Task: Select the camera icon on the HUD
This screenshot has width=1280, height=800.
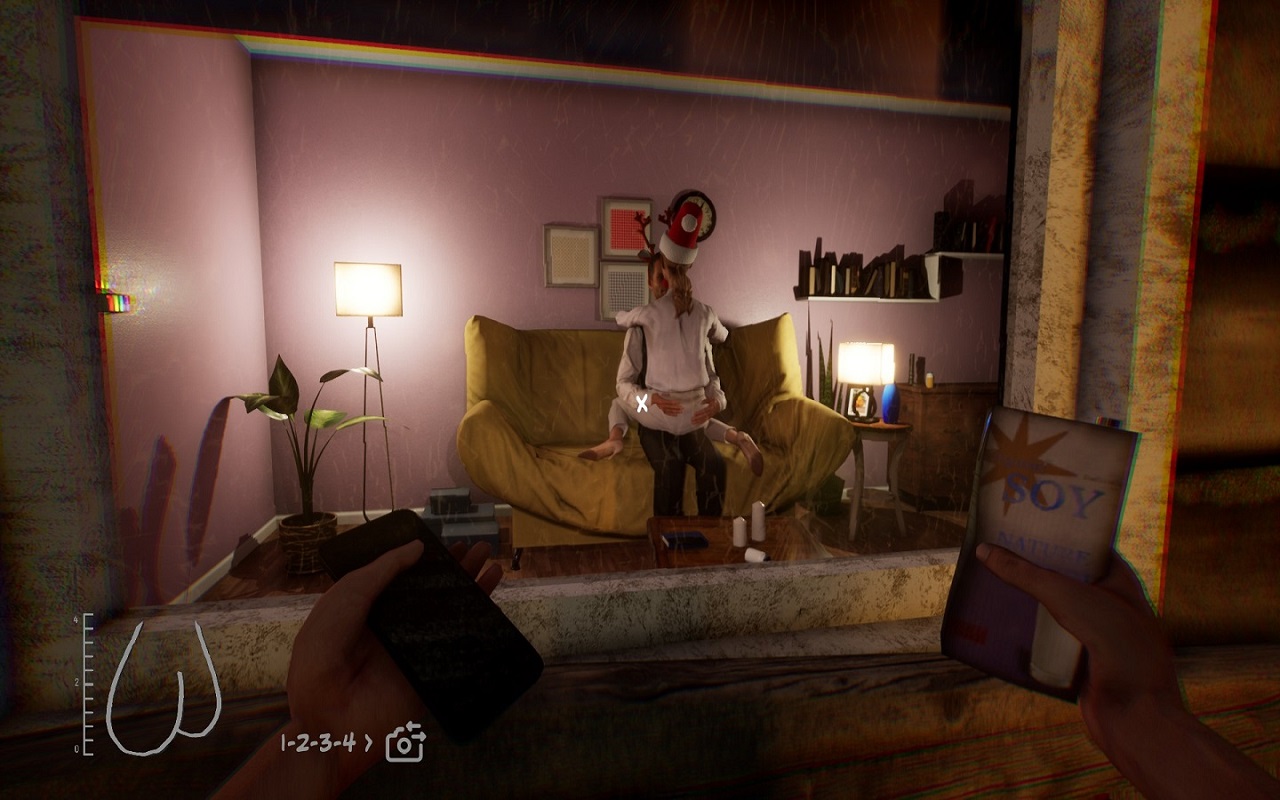Action: point(405,742)
